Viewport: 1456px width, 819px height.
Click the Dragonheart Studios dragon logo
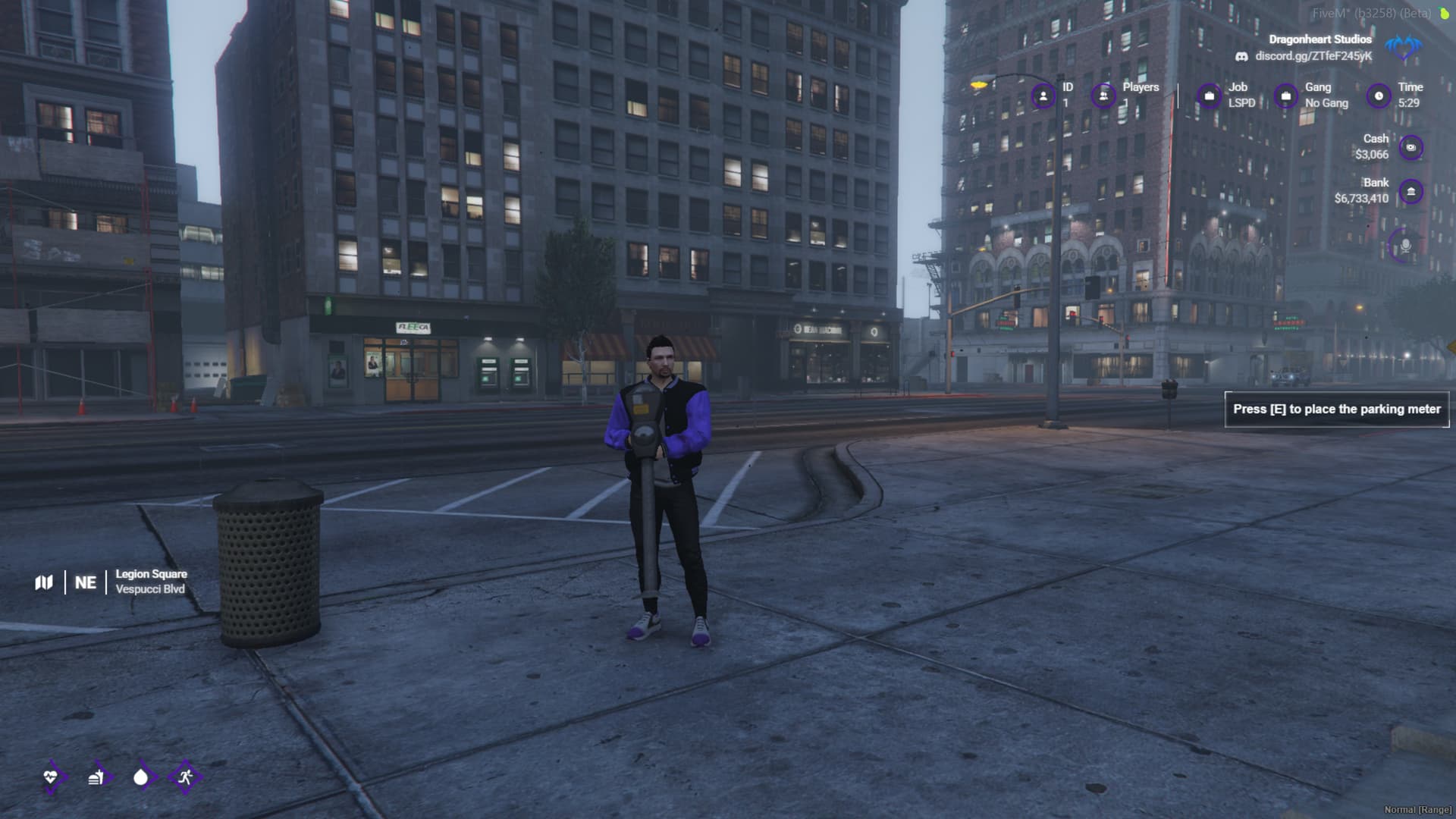coord(1404,47)
